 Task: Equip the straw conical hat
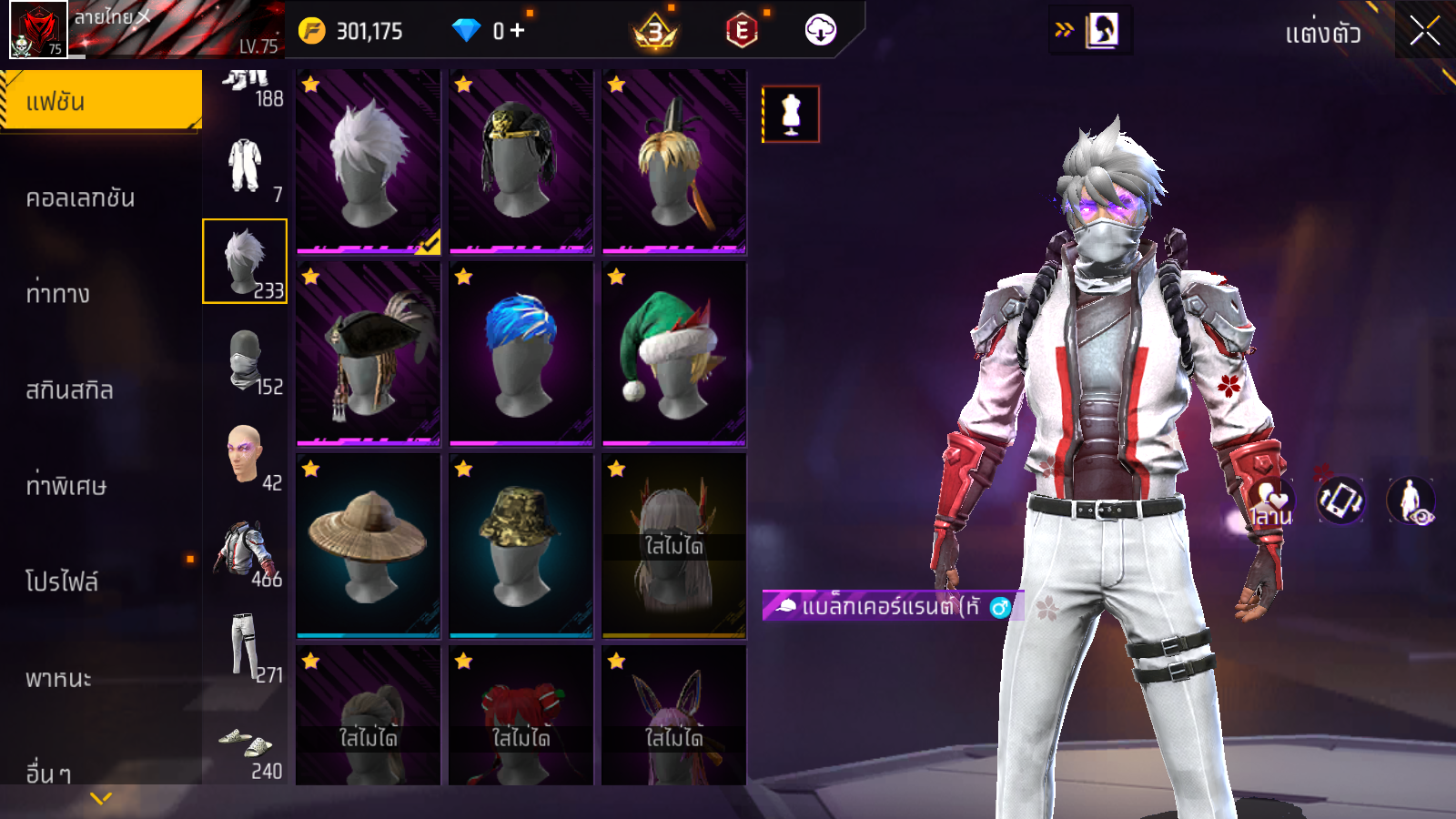pyautogui.click(x=369, y=546)
